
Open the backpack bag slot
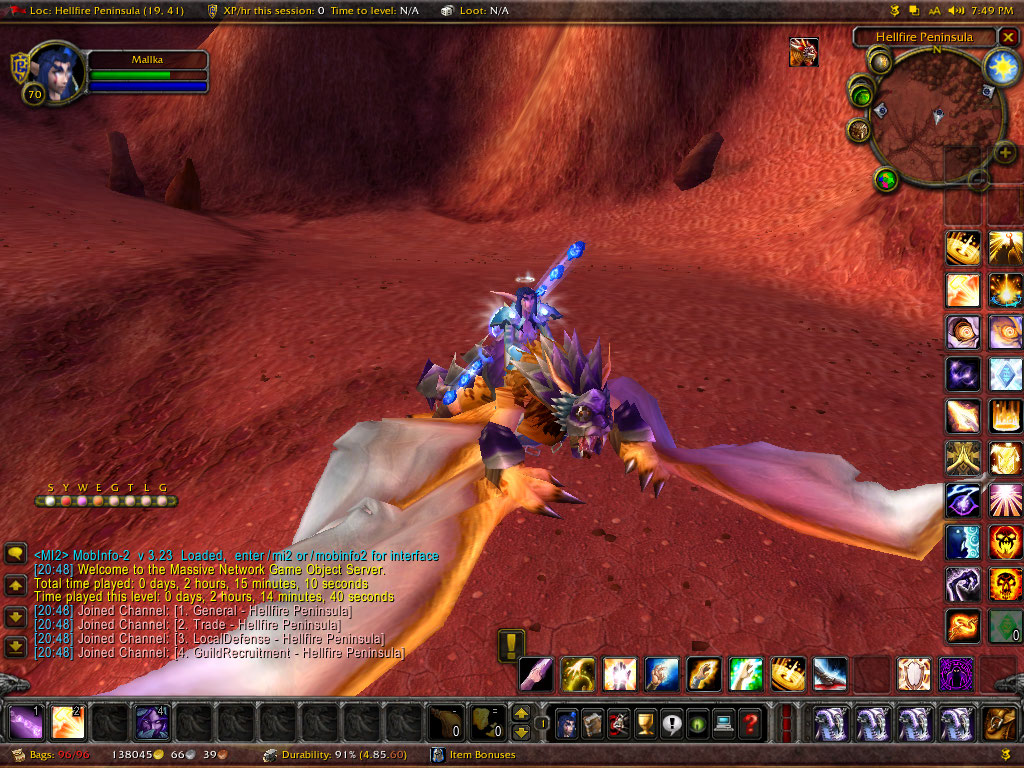[x=999, y=722]
